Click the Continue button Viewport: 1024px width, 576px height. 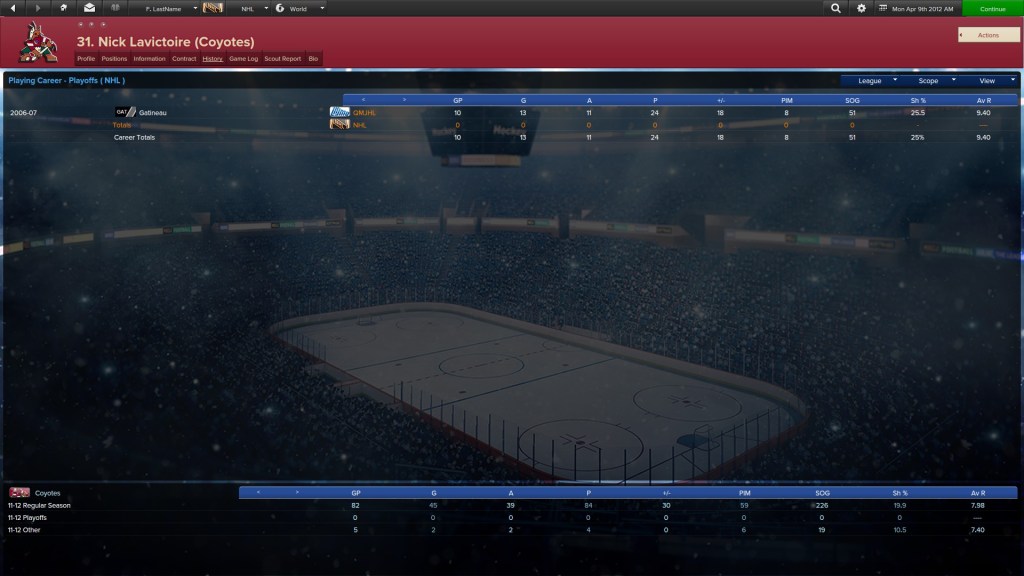(x=992, y=8)
